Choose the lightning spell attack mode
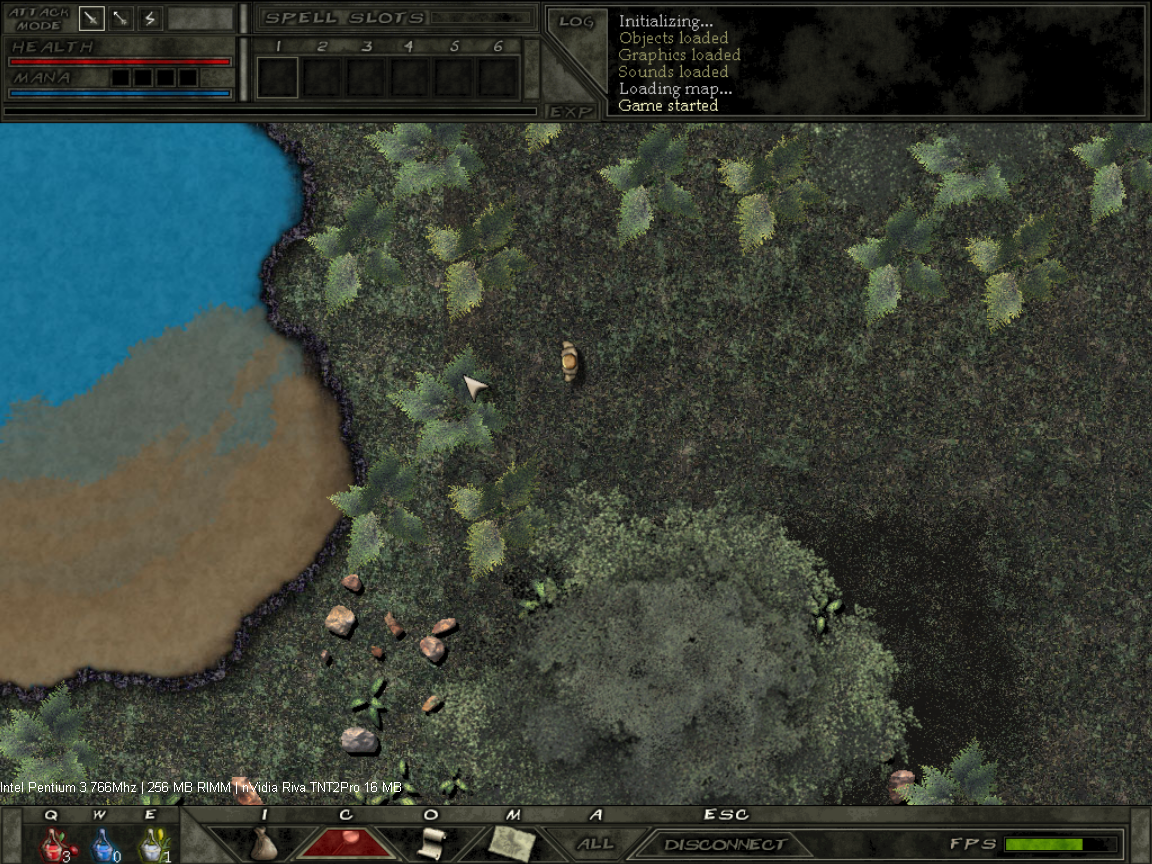Viewport: 1152px width, 864px height. 150,18
